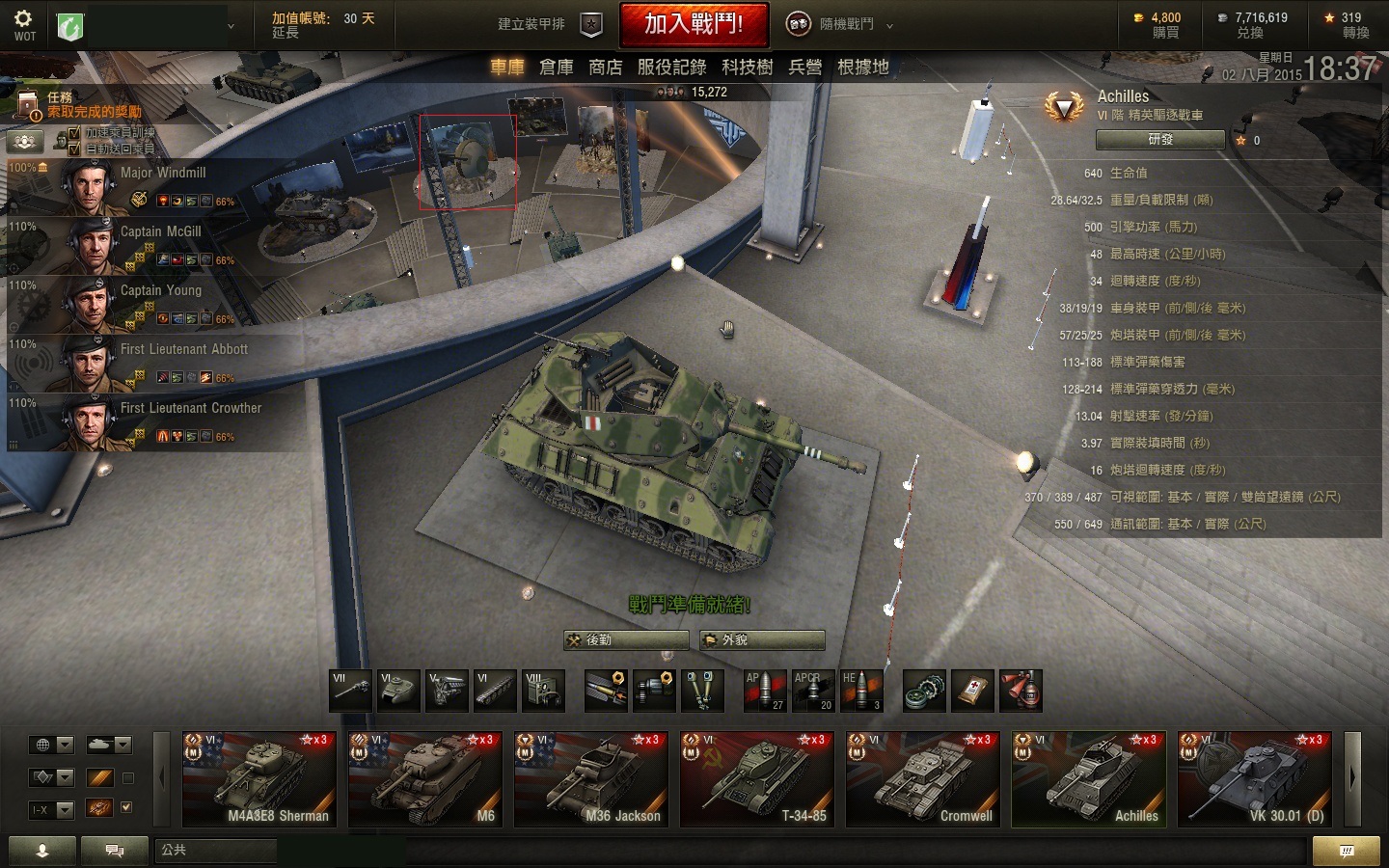Click the 研發 research button

pyautogui.click(x=1160, y=140)
